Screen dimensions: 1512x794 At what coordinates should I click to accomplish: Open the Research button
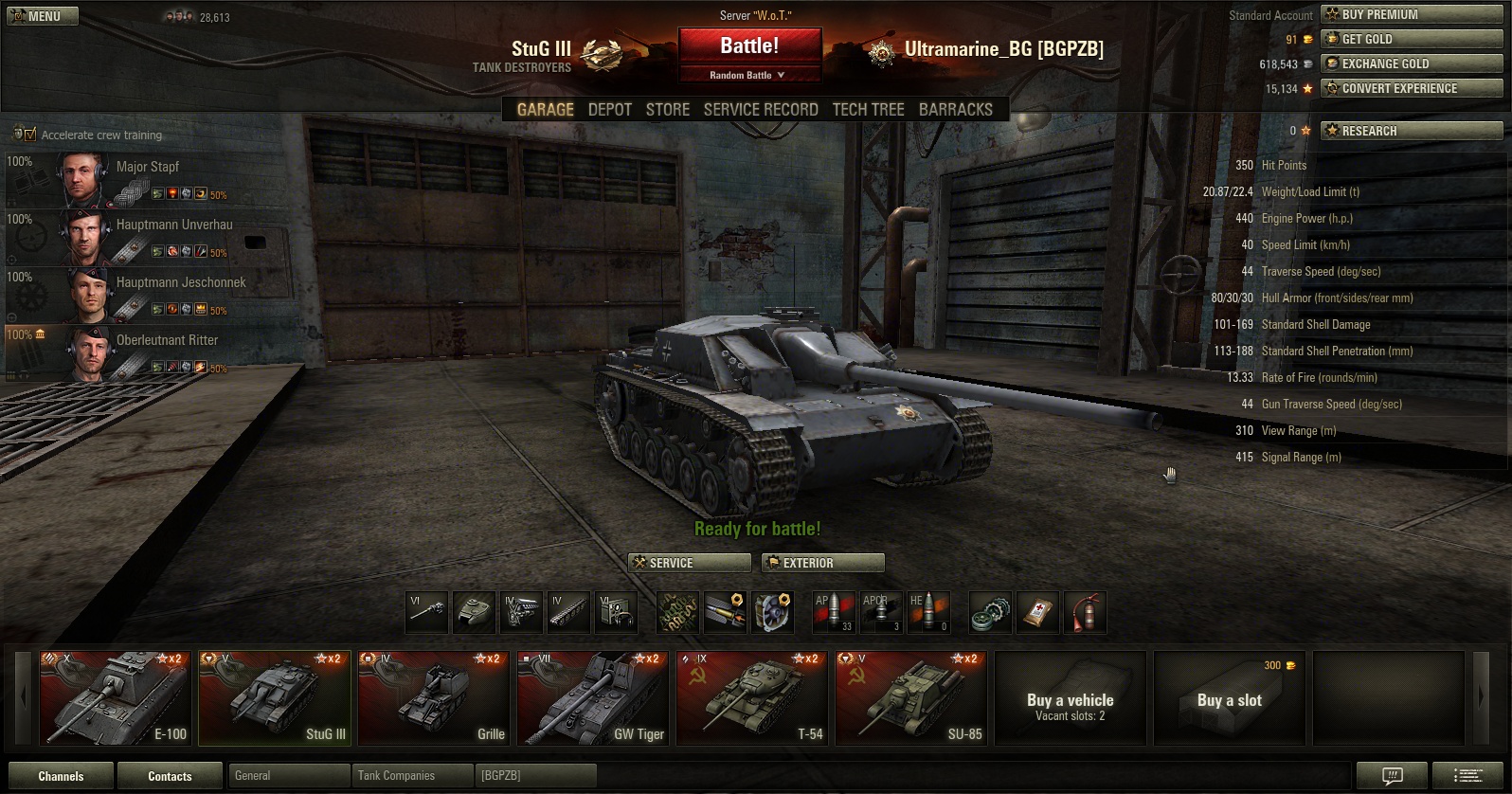1412,131
